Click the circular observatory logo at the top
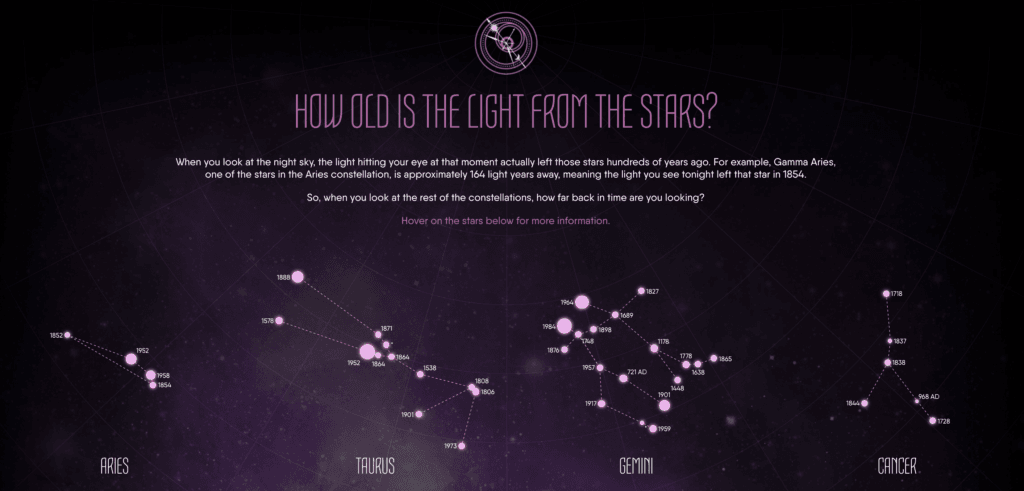1024x491 pixels. [x=506, y=40]
